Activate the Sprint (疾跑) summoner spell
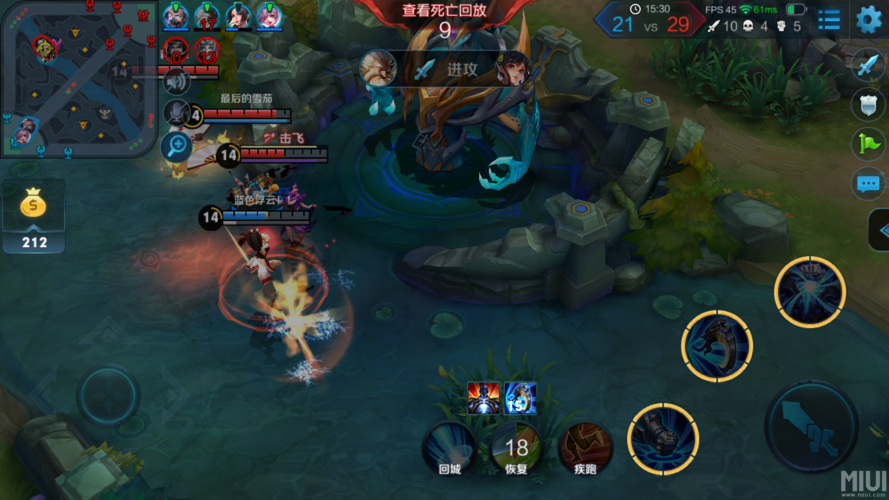889x500 pixels. [585, 447]
